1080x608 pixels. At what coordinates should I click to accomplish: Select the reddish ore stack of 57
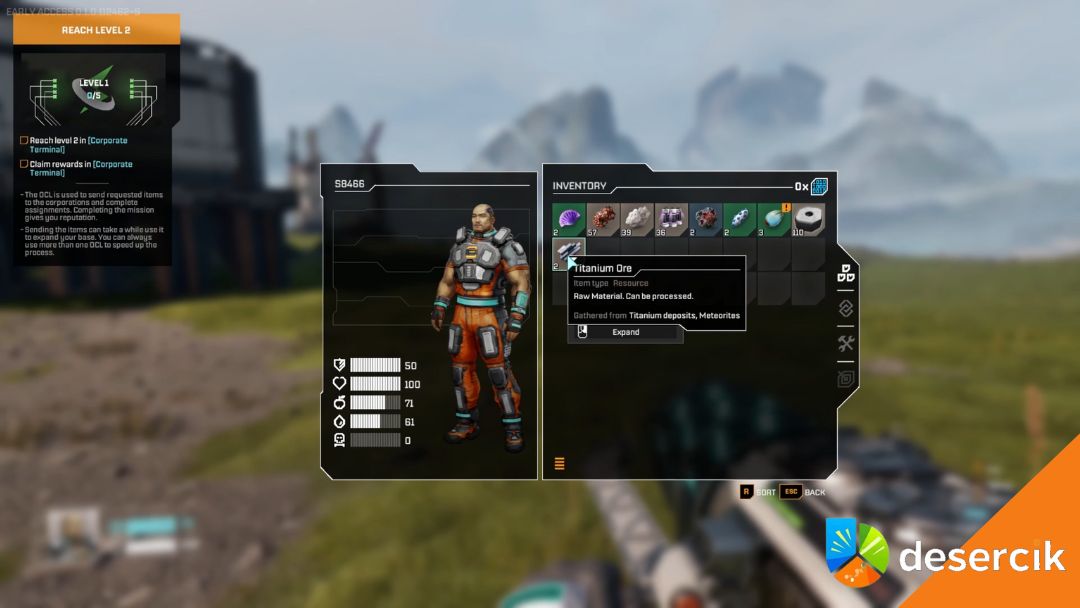tap(604, 220)
